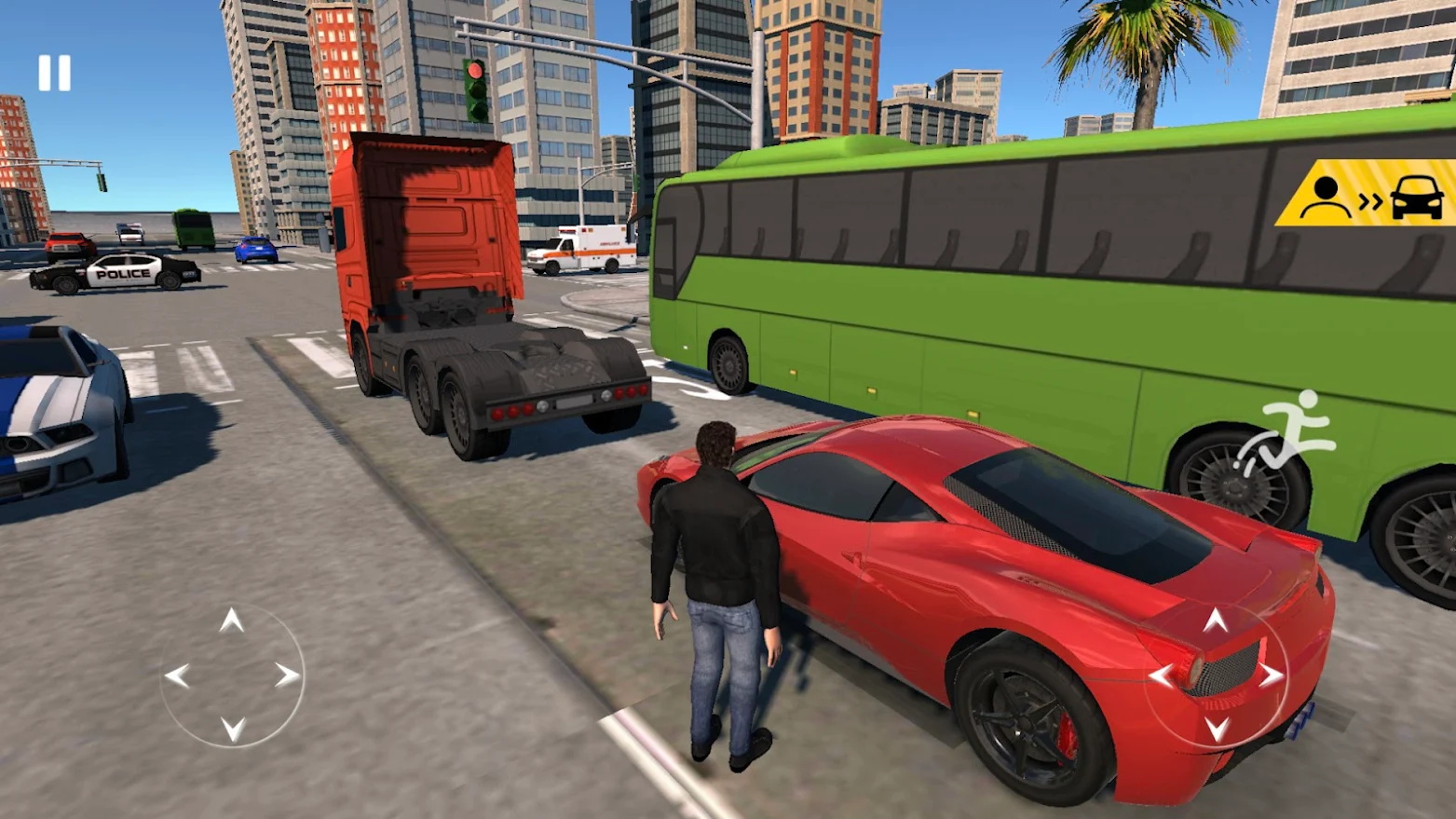Screen dimensions: 1456x819
Task: Tap the movement pad's right arrow
Action: 287,676
